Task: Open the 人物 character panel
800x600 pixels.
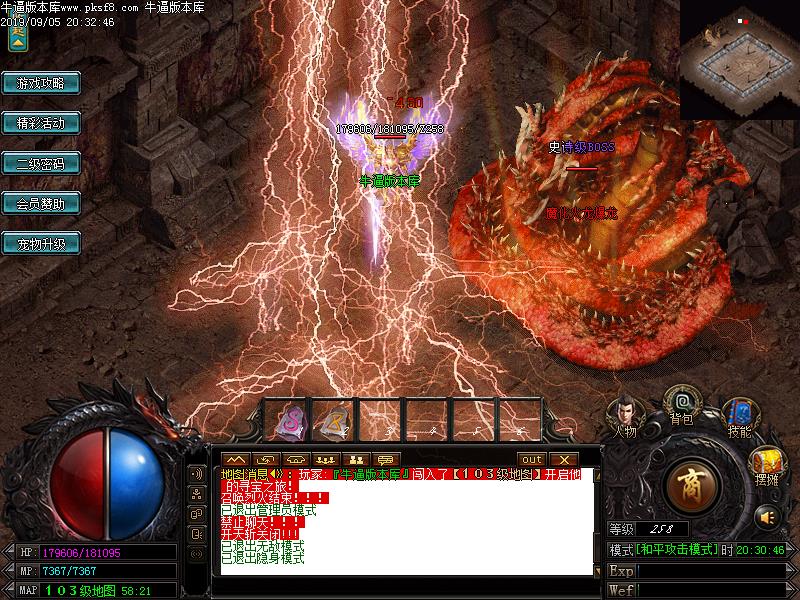Action: click(625, 416)
